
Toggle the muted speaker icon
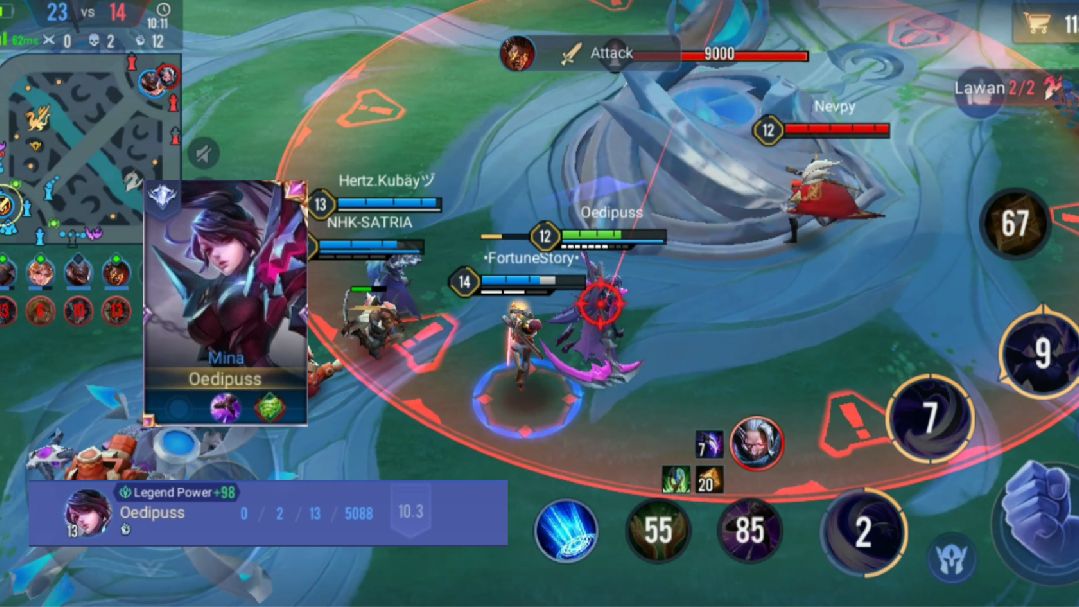coord(203,154)
